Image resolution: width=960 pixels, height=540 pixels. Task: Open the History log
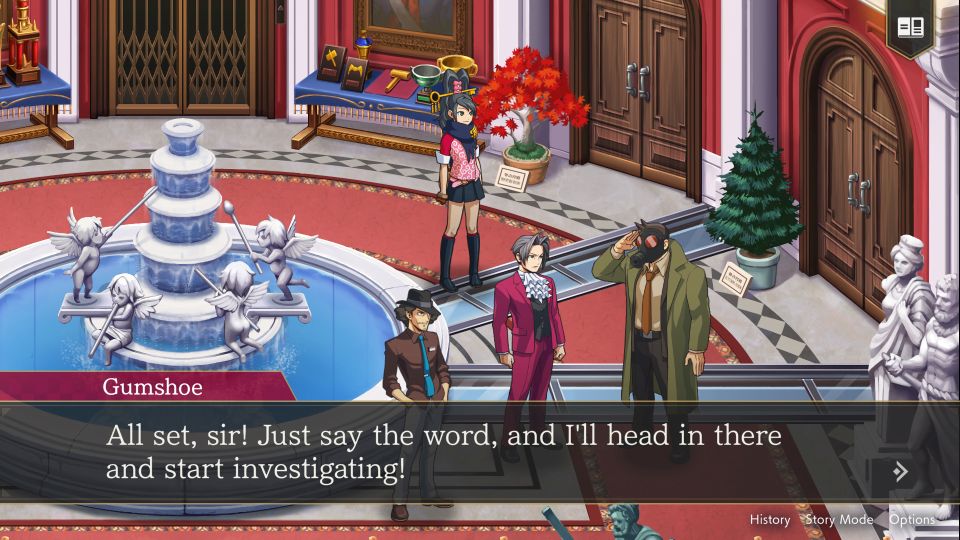coord(770,519)
